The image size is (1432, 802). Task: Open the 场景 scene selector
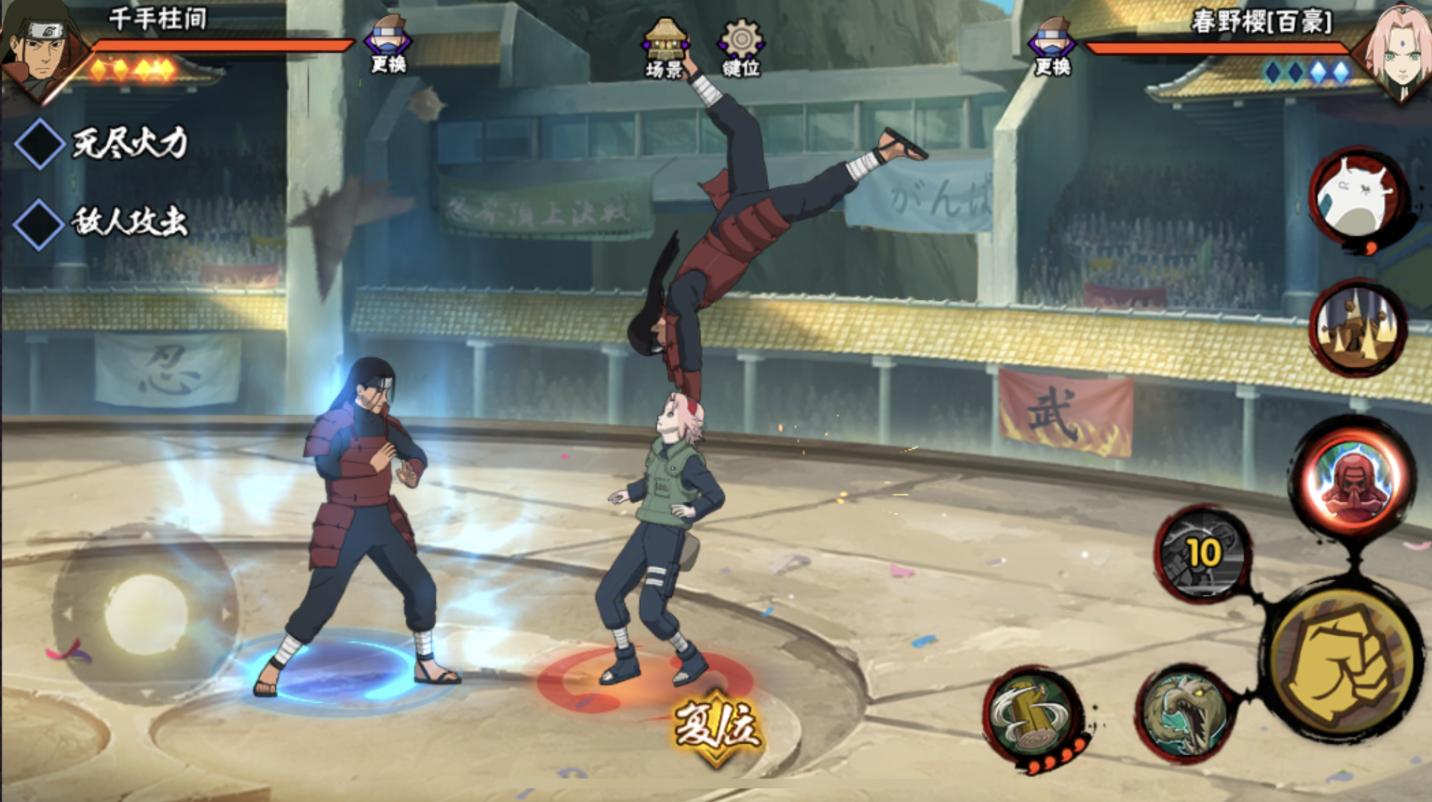point(664,47)
